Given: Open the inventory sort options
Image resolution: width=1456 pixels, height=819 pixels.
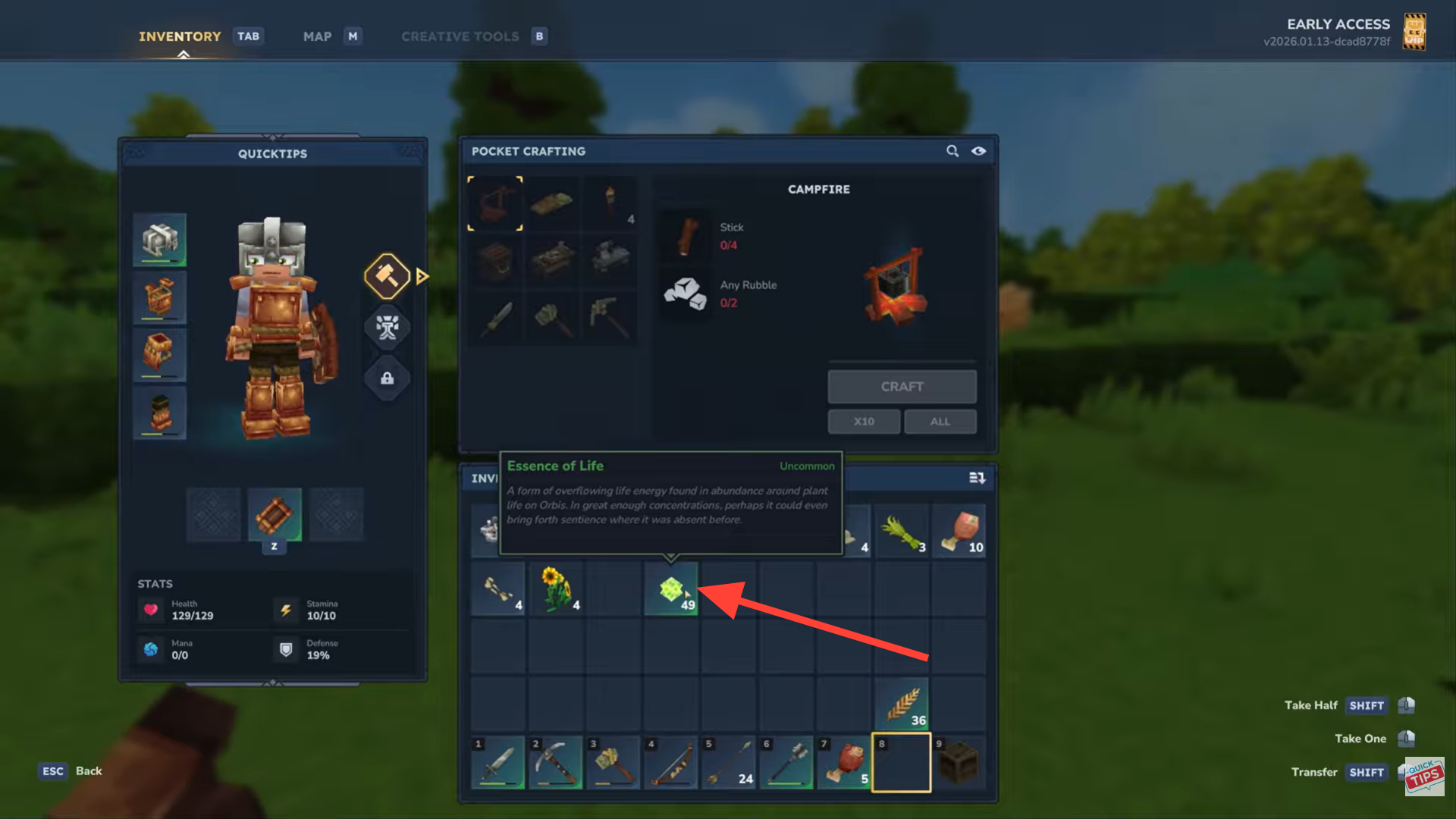Looking at the screenshot, I should 977,478.
